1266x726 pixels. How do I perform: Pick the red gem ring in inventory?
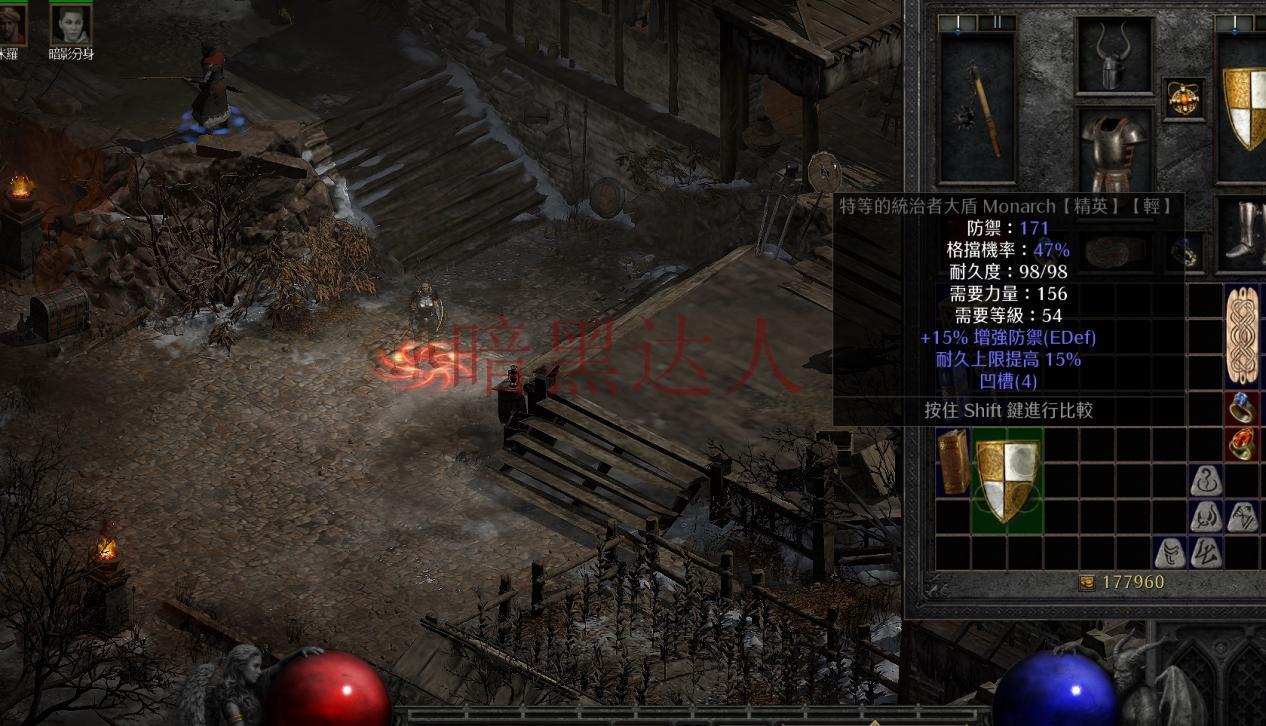click(x=1243, y=443)
